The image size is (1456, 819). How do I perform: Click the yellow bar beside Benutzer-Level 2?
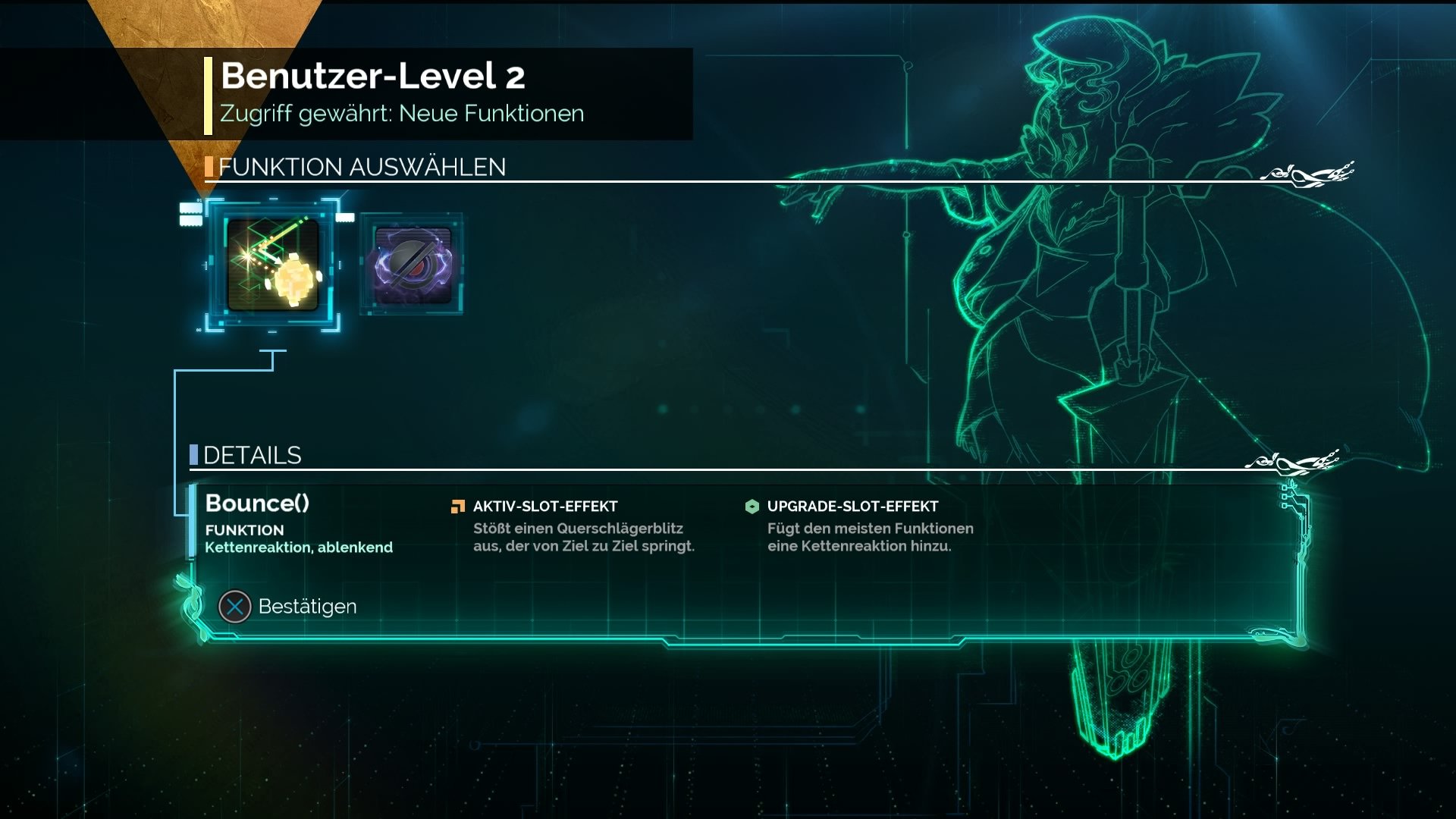206,93
